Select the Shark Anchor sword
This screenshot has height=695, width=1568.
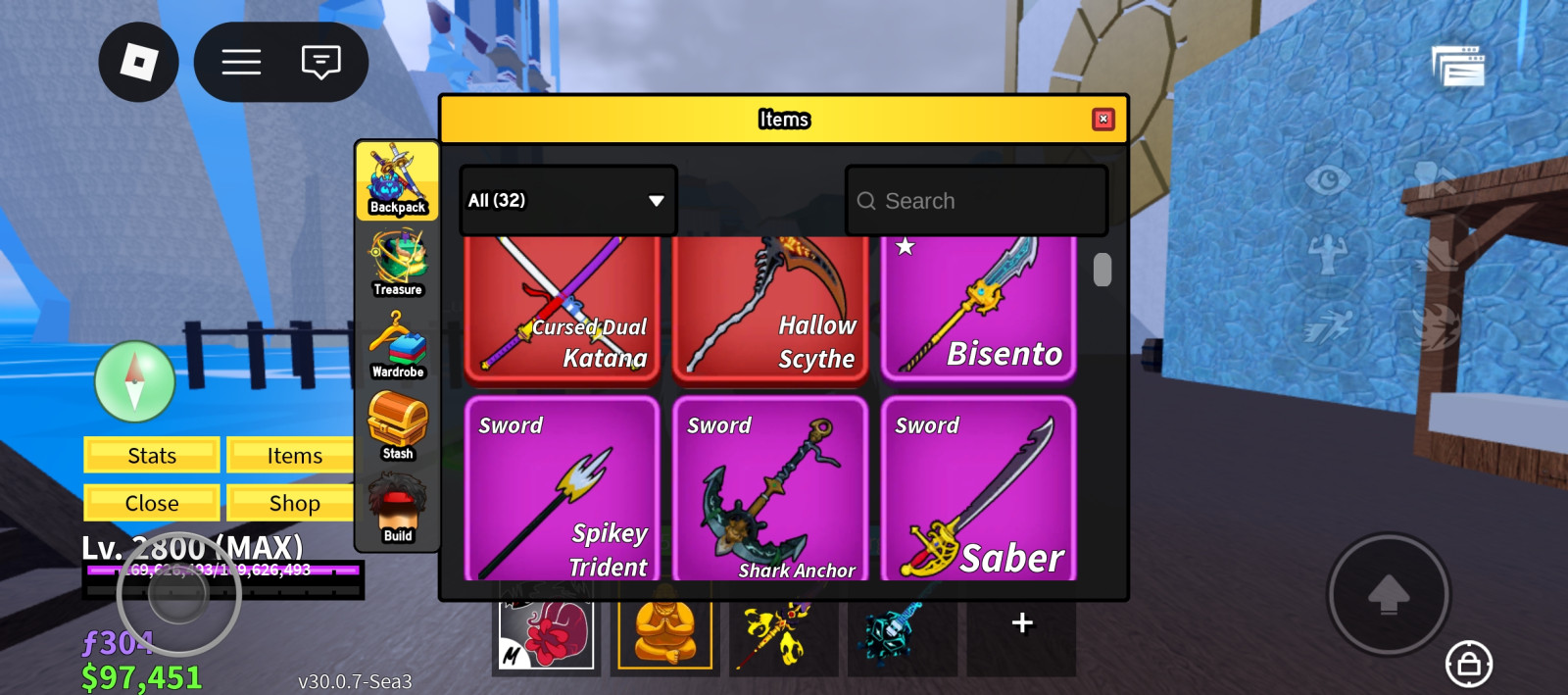point(770,489)
